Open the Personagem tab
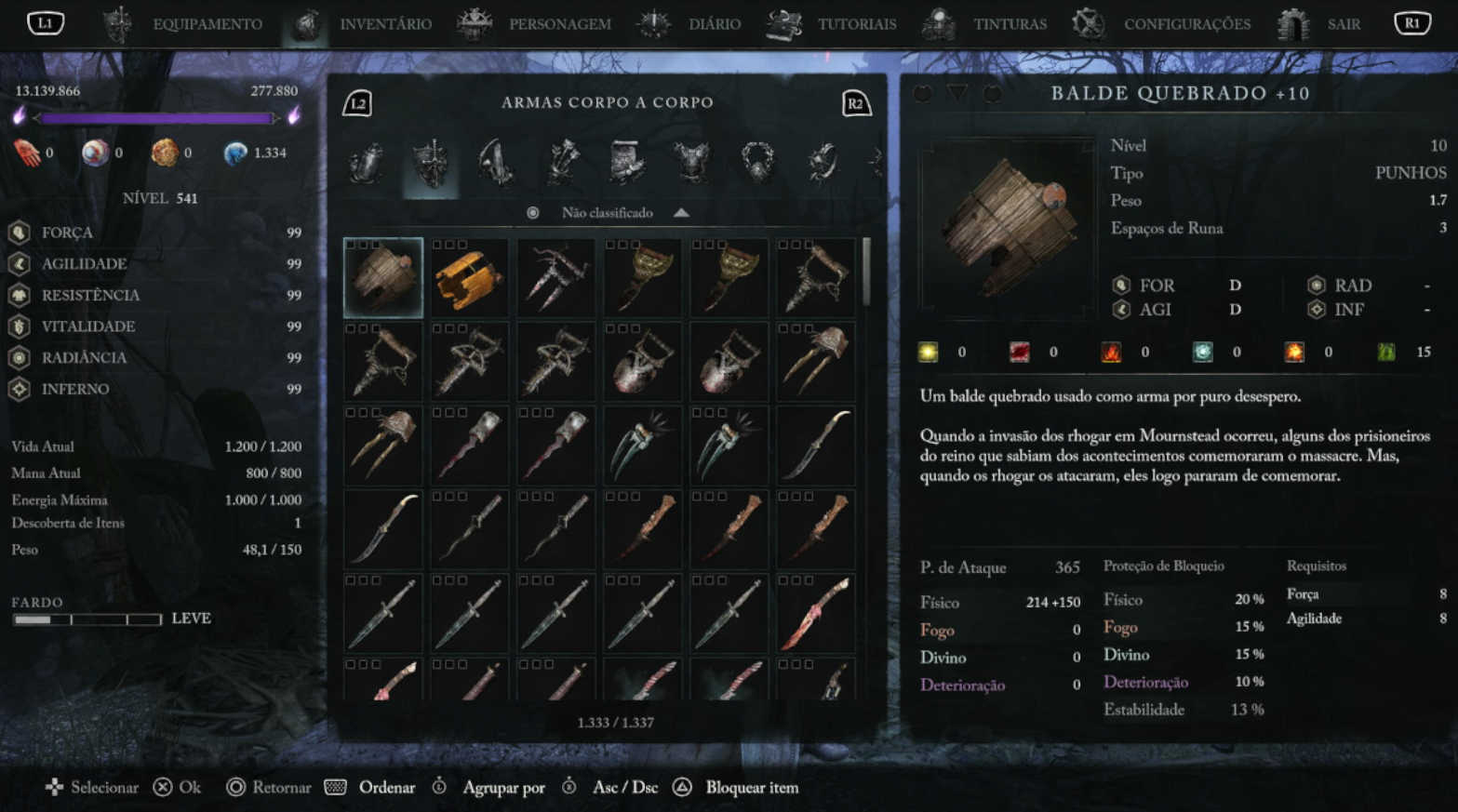Image resolution: width=1458 pixels, height=812 pixels. pyautogui.click(x=558, y=24)
